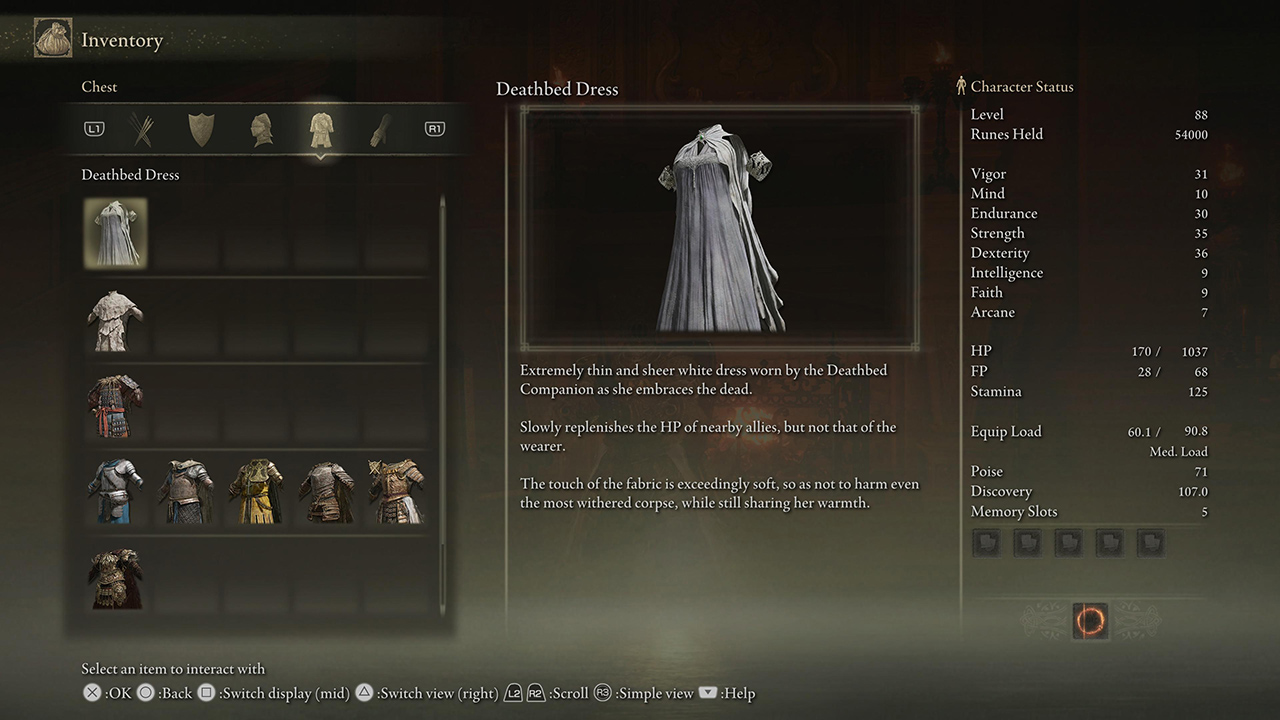Select the dark gold armor with red cape
The height and width of the screenshot is (720, 1280).
point(115,578)
